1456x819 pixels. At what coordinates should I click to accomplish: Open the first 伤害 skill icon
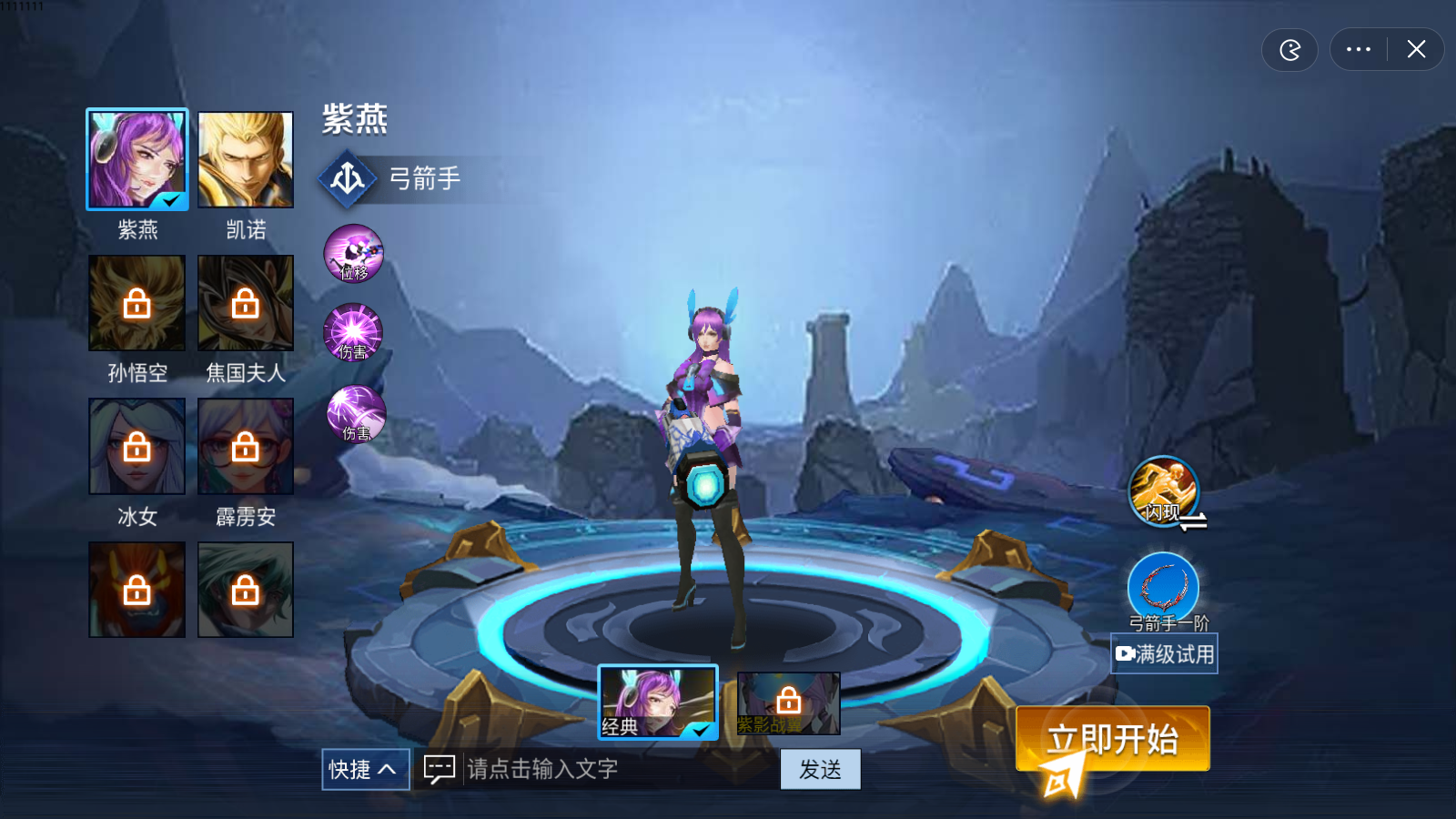353,334
